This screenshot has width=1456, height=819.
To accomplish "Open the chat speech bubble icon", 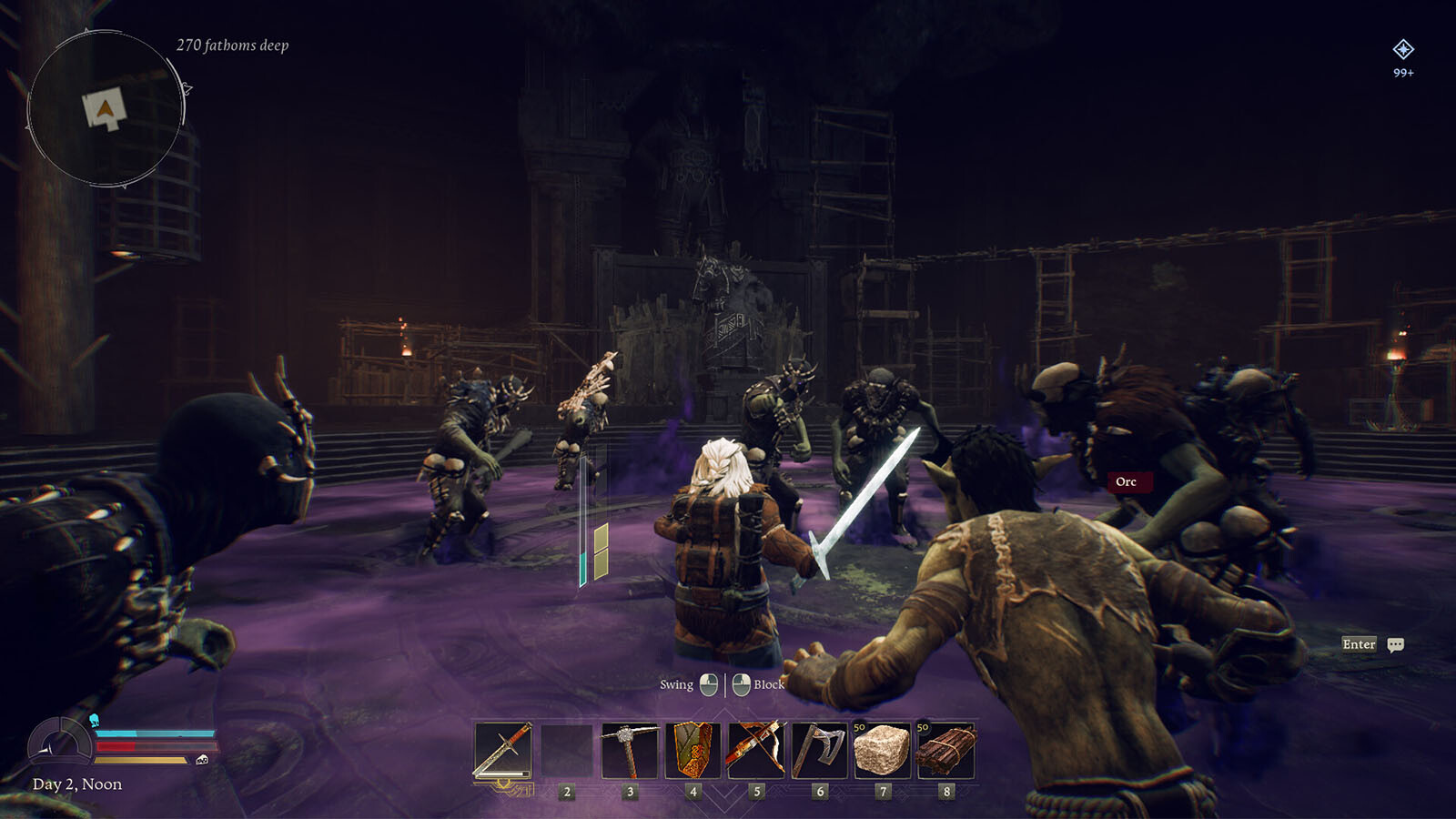I will [1396, 645].
